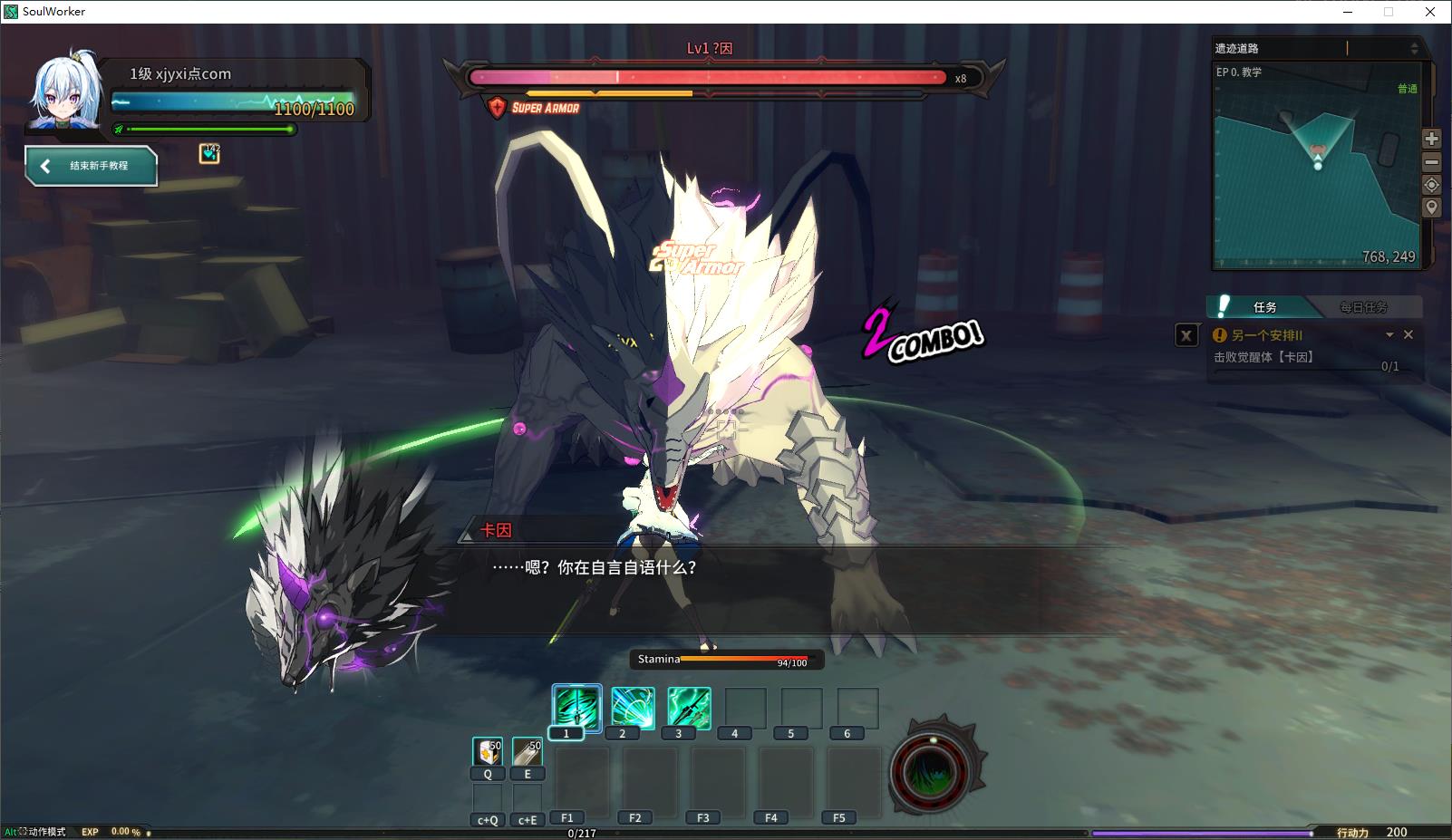Close the 另一个安排II quest tracker entry
The width and height of the screenshot is (1452, 840).
point(1408,334)
